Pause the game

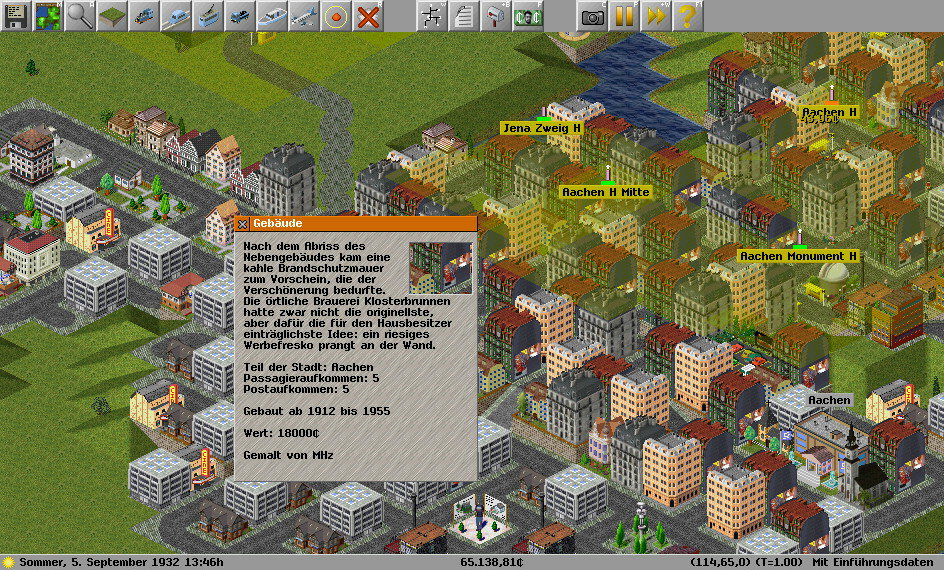pos(624,15)
